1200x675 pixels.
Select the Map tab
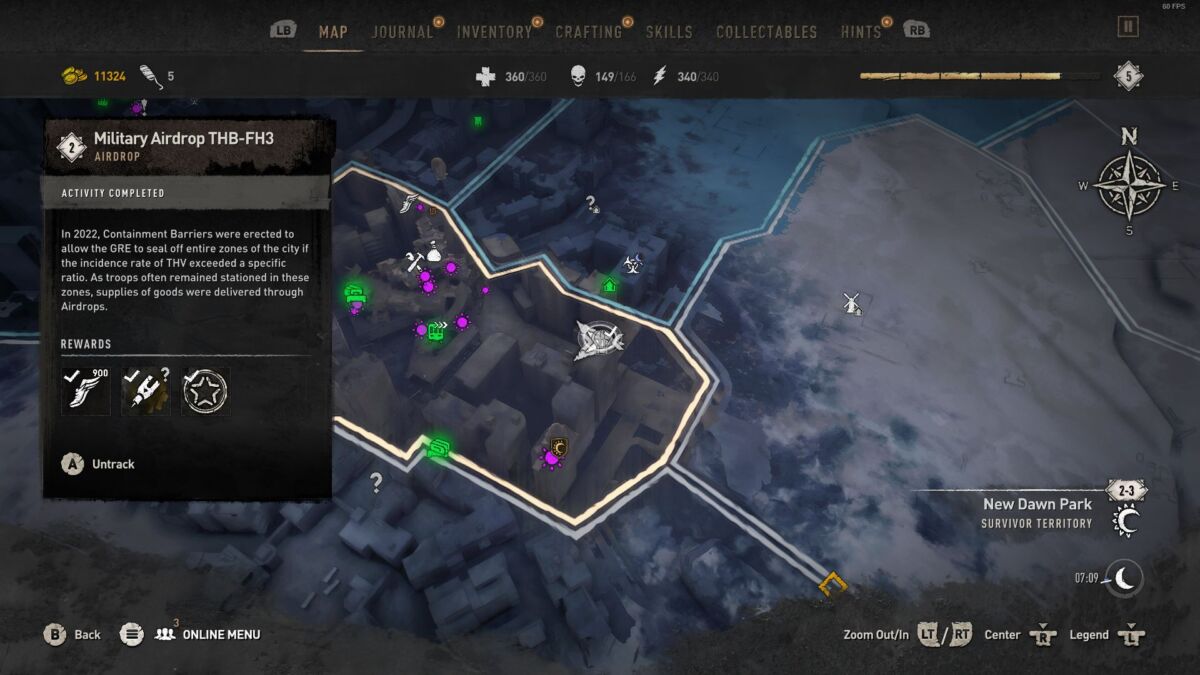(333, 32)
